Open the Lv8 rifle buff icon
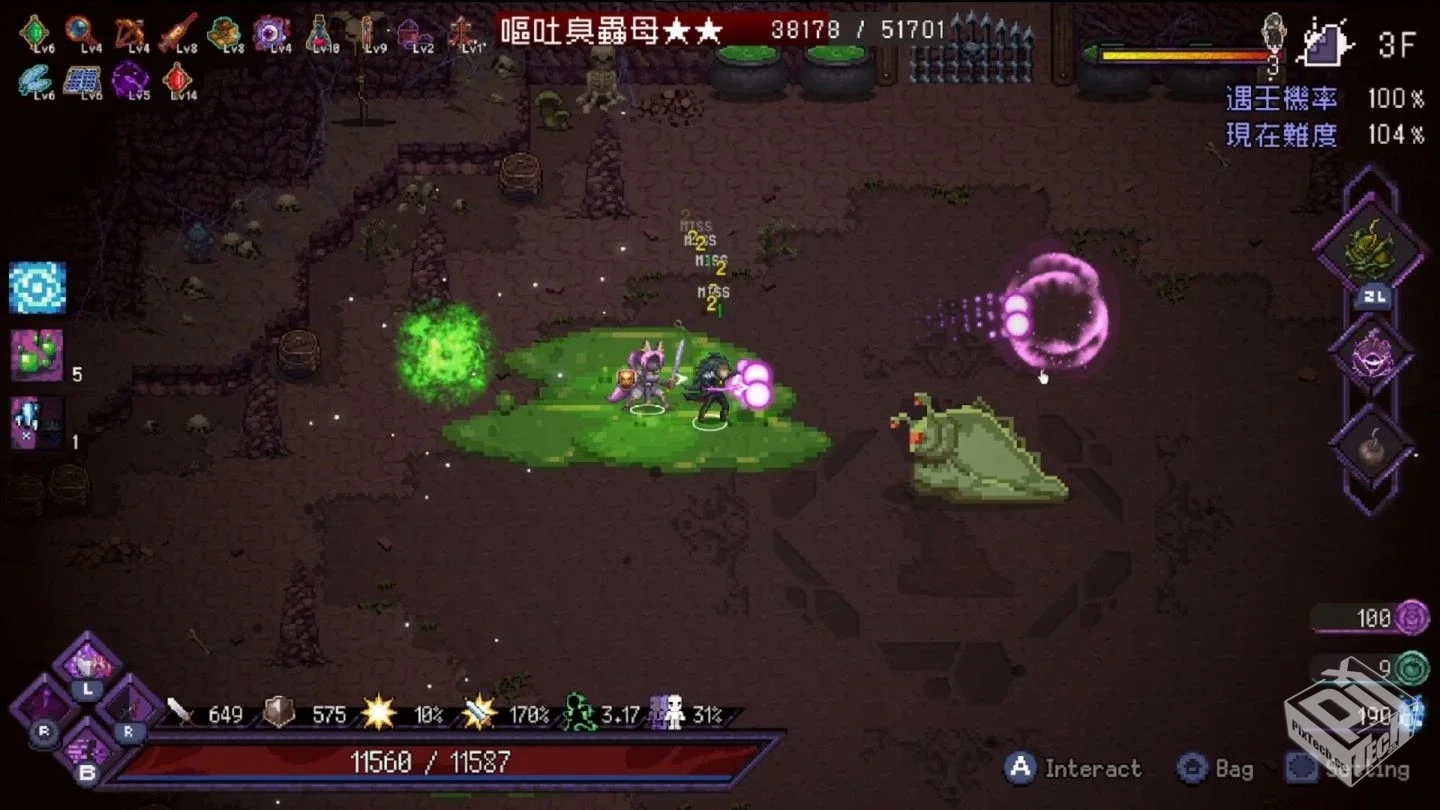Viewport: 1440px width, 810px height. coord(175,30)
